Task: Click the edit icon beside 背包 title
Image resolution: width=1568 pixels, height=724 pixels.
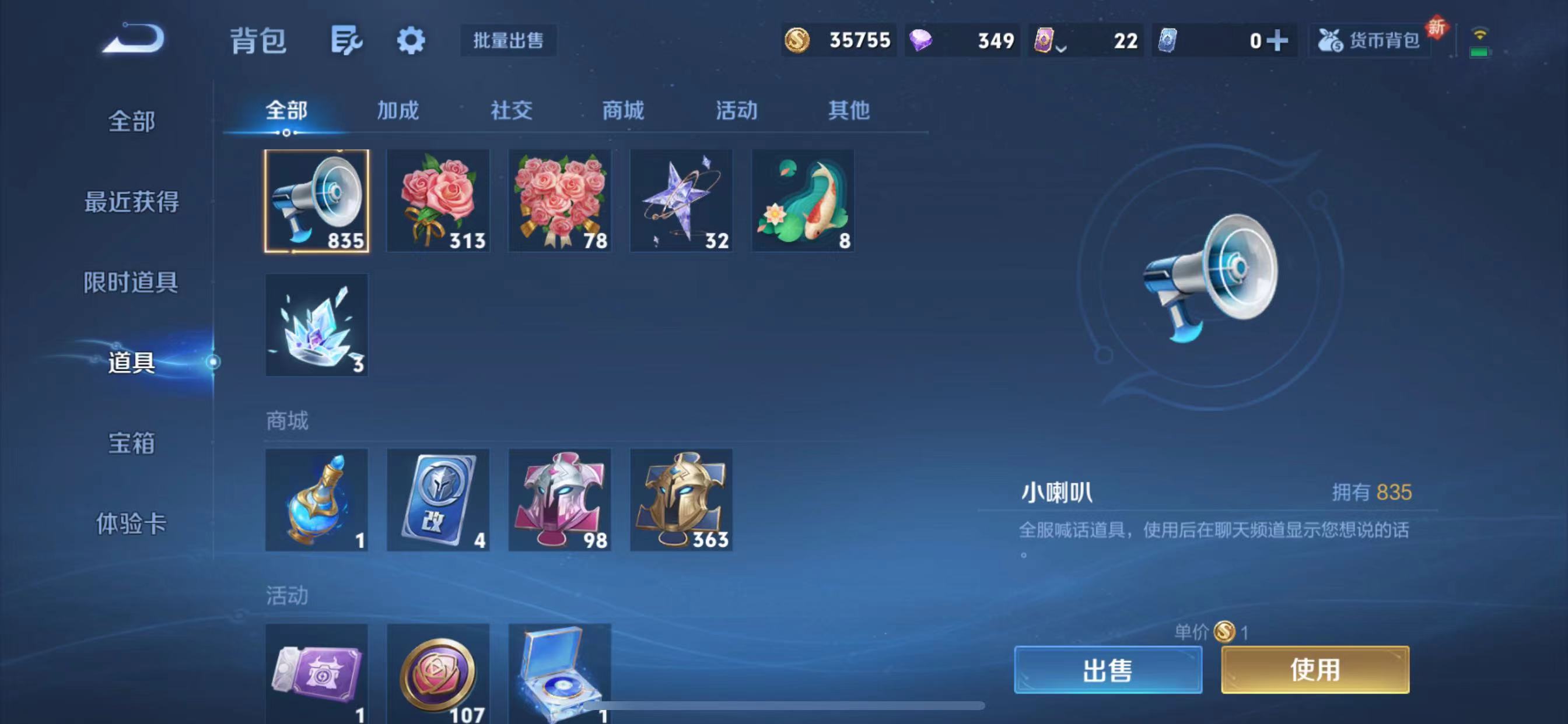Action: 347,40
